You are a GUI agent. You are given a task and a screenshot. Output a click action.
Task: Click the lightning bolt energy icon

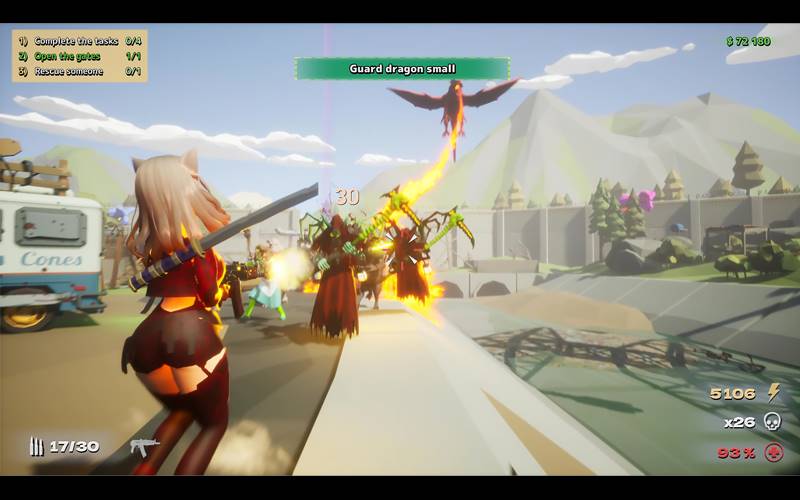(x=773, y=392)
